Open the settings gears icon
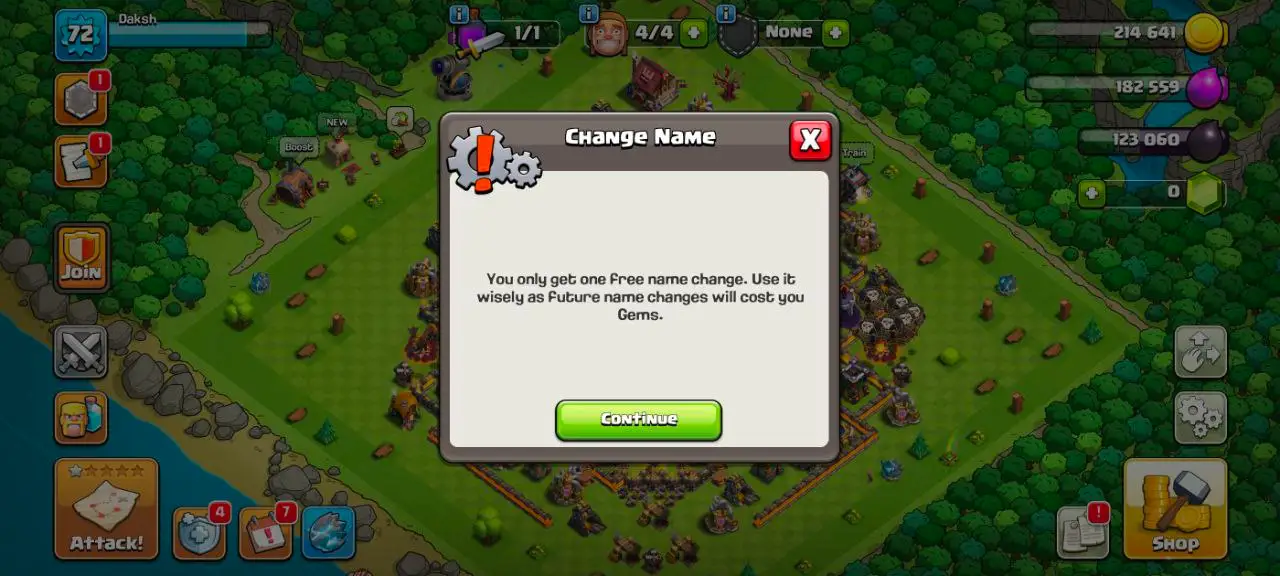 pyautogui.click(x=1200, y=417)
